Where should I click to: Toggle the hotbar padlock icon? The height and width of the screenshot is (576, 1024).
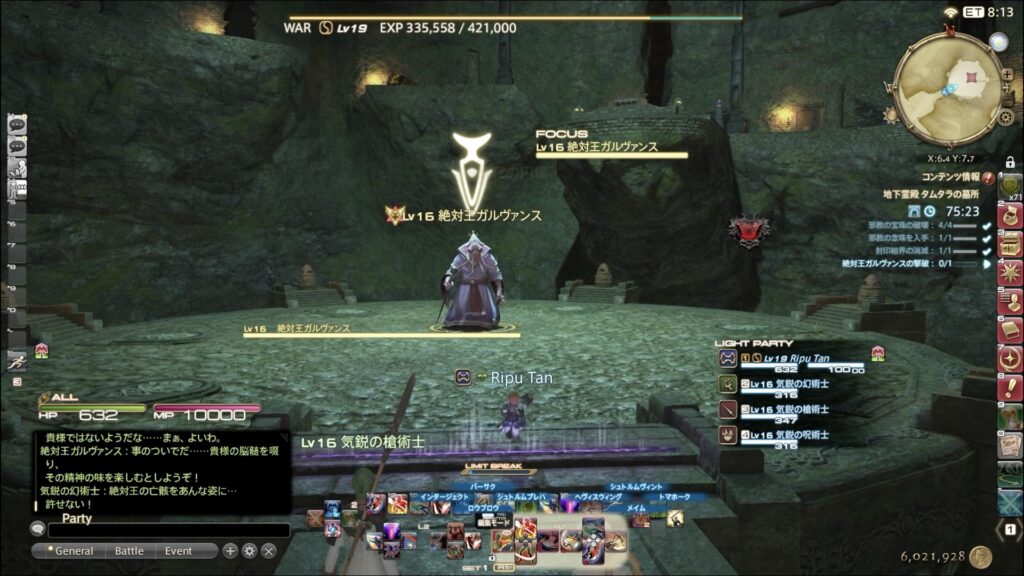(x=1010, y=162)
